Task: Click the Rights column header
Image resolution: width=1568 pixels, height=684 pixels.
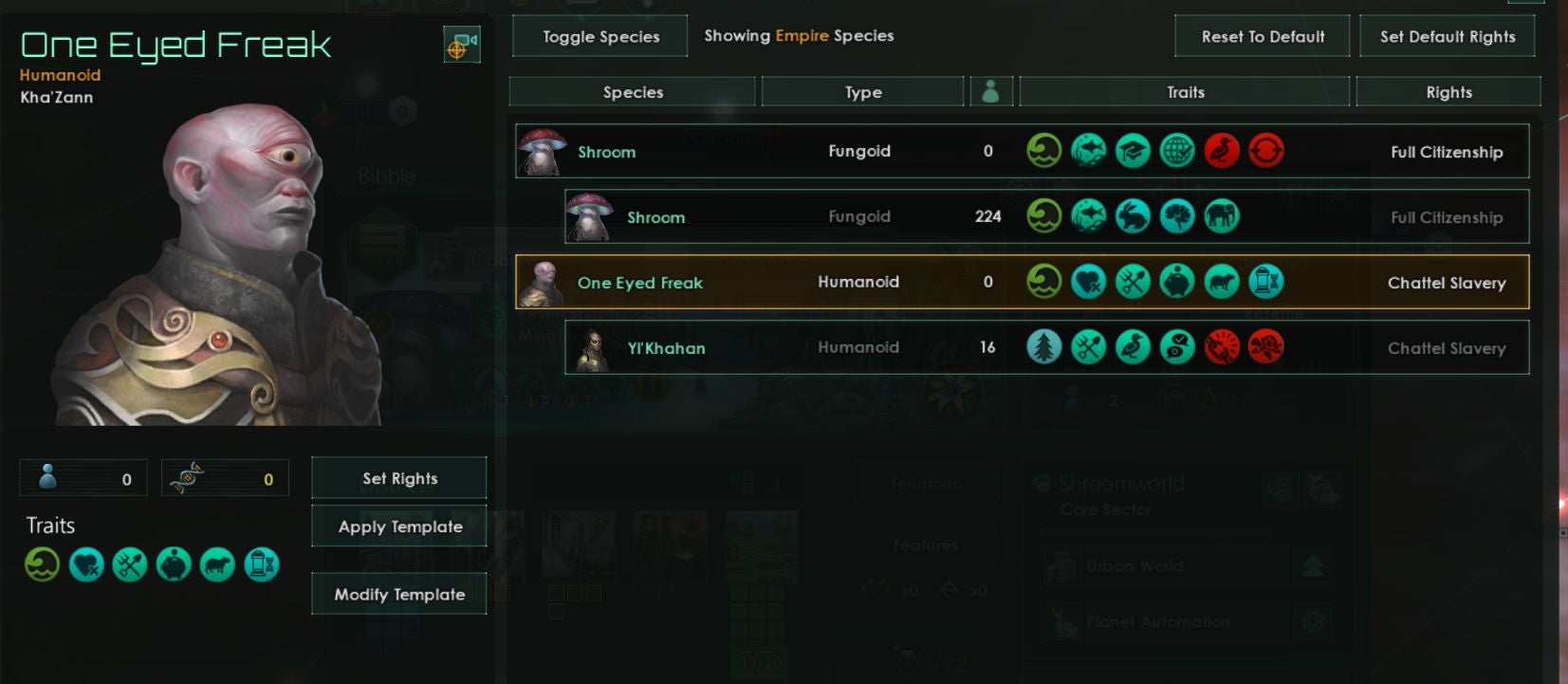Action: coord(1448,91)
